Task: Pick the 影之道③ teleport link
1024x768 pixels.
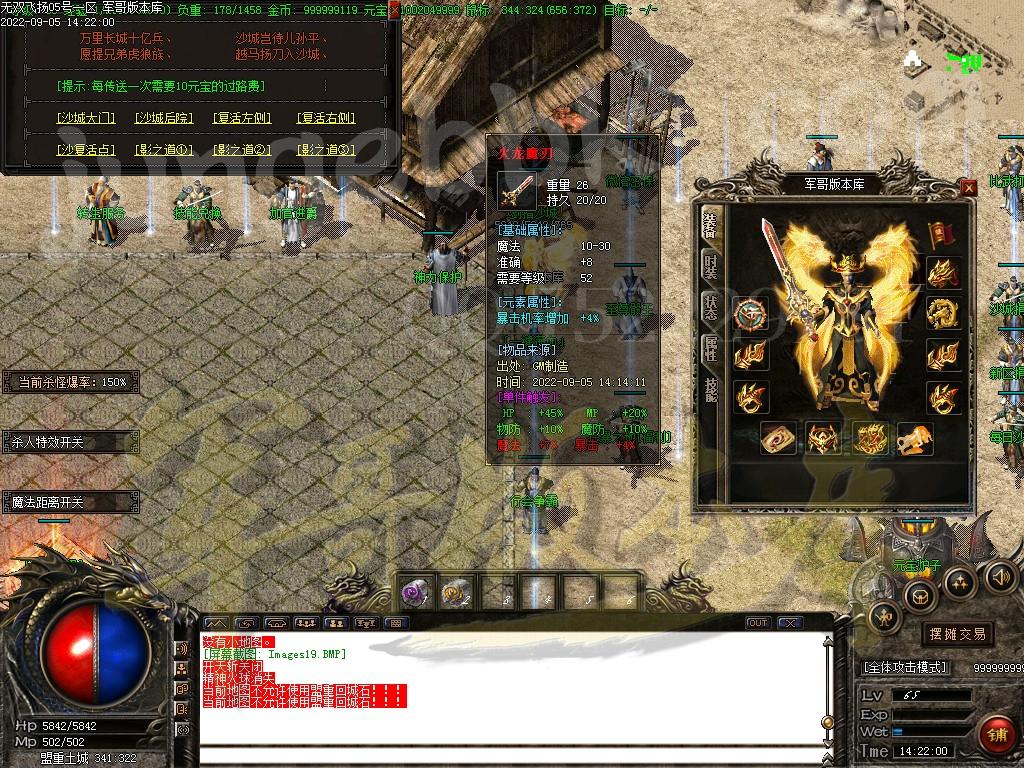Action: pos(326,150)
